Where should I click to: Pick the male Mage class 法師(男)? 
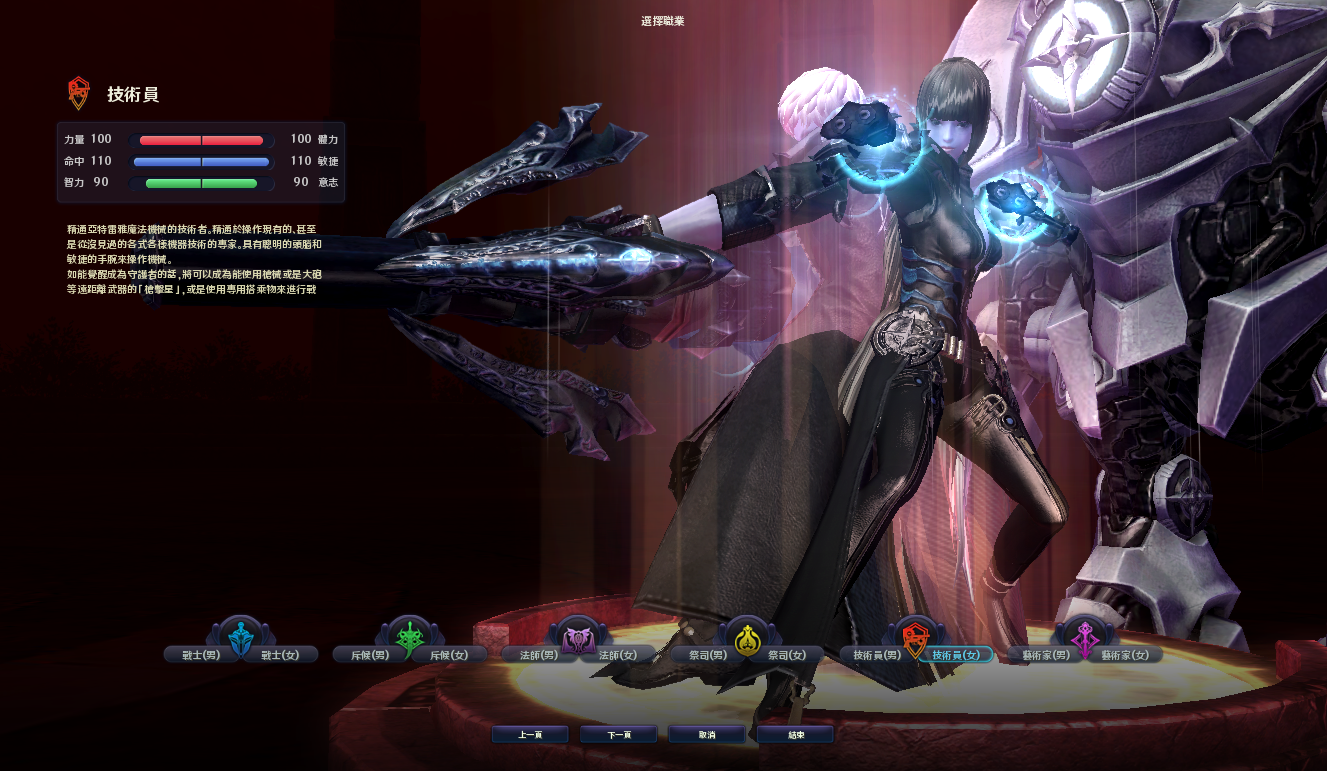pos(535,655)
